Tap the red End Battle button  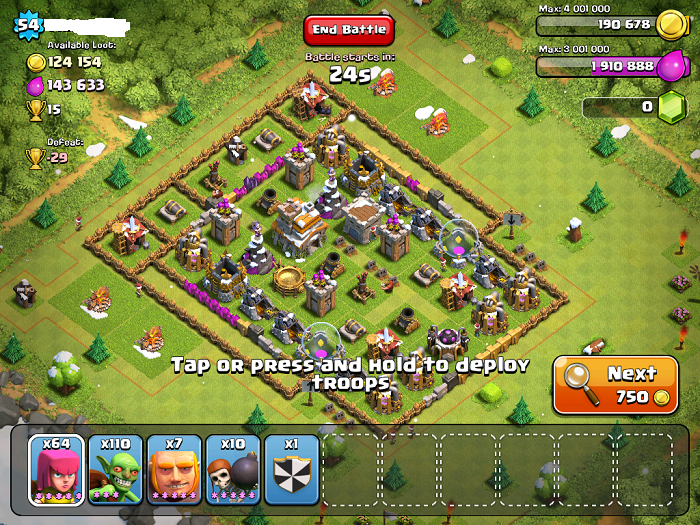pyautogui.click(x=349, y=30)
